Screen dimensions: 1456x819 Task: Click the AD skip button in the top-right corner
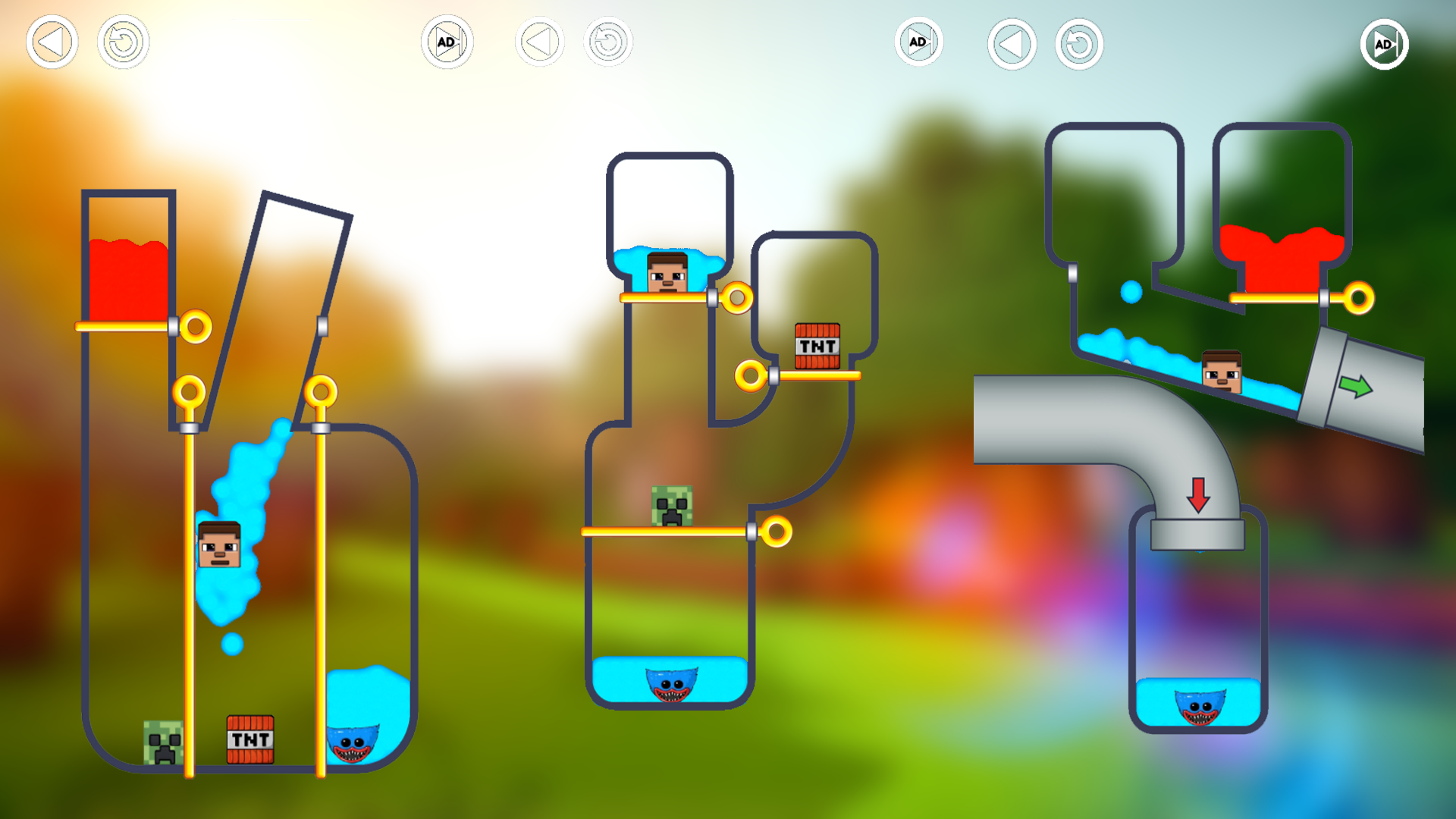1385,43
